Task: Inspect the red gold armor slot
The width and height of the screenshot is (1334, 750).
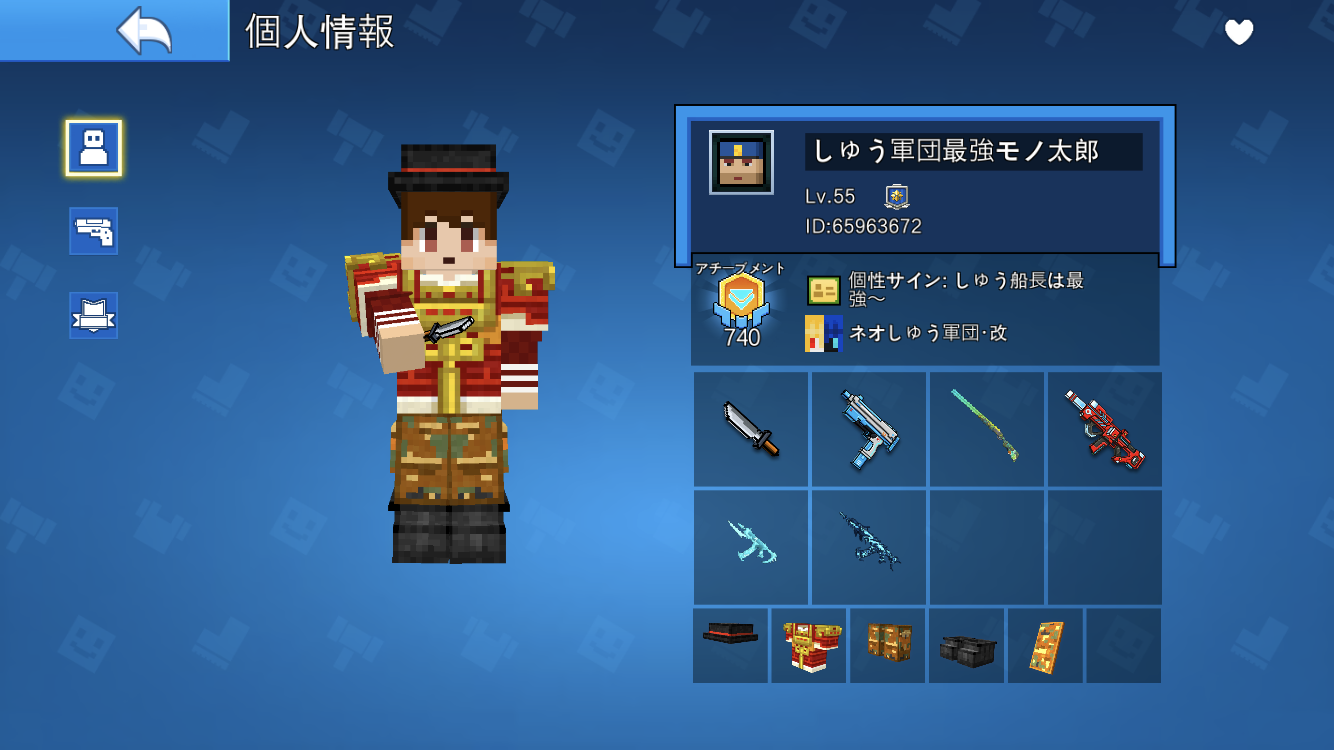Action: (809, 646)
